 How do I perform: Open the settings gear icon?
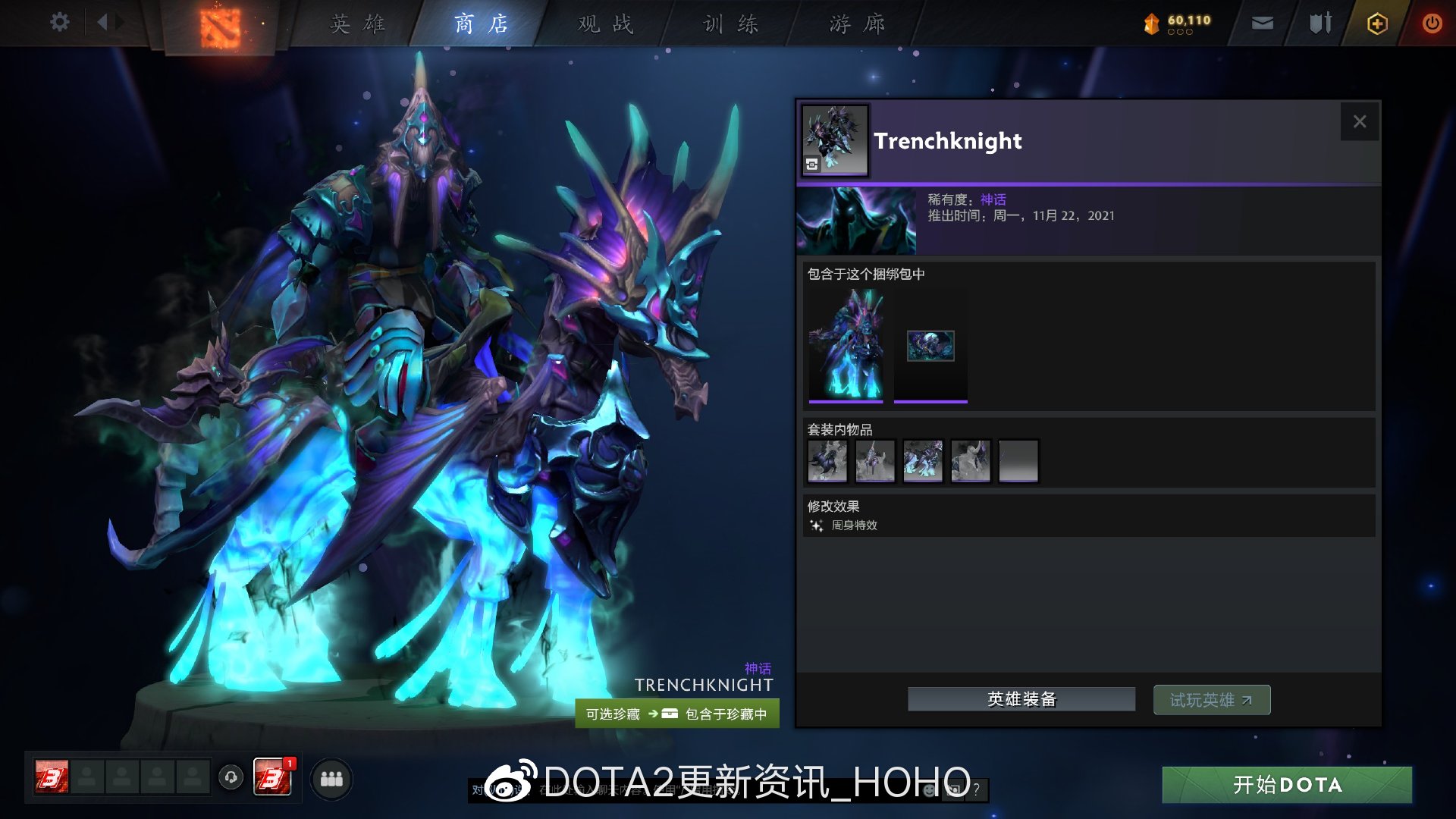[x=59, y=22]
